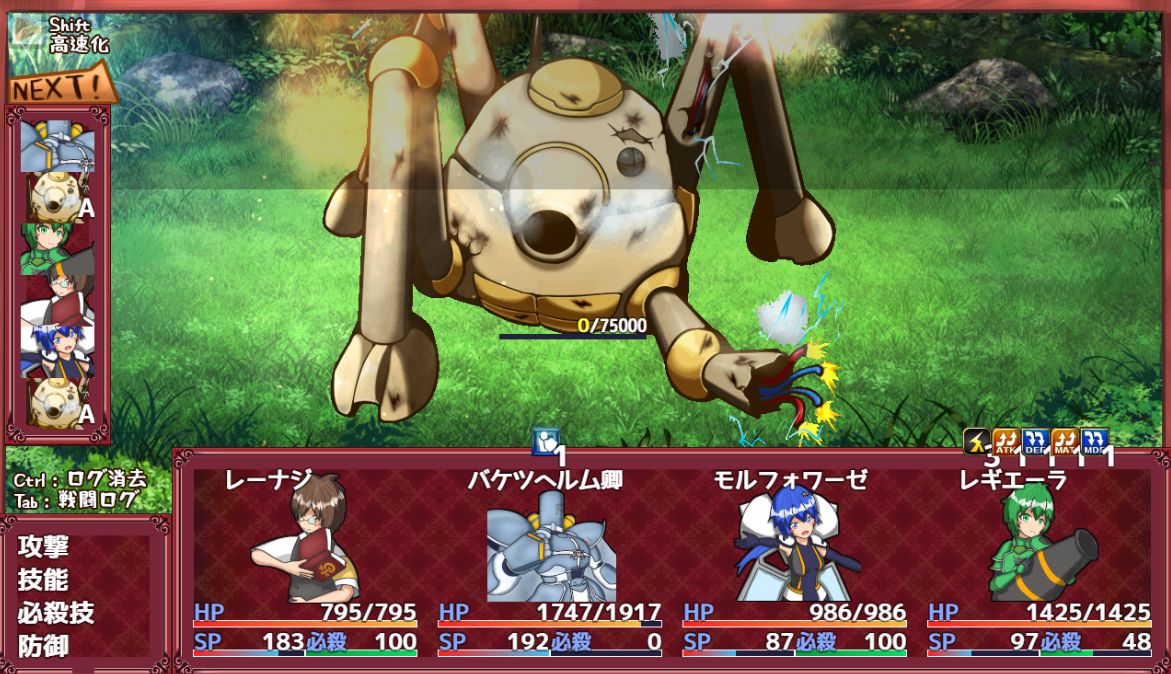Choose the 必殺技 special move command
This screenshot has width=1171, height=674.
point(56,613)
